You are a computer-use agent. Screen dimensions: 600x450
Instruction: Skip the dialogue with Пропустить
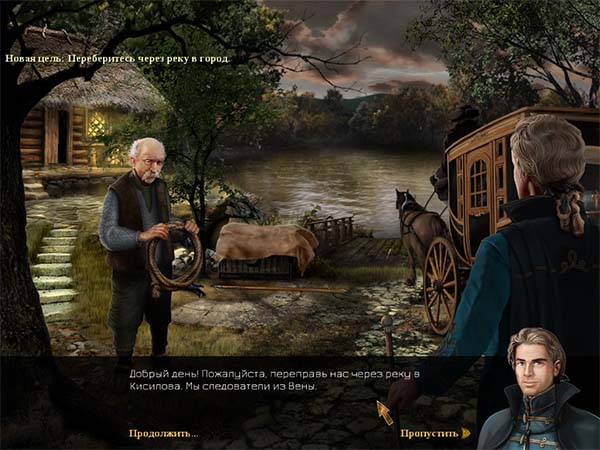[432, 433]
